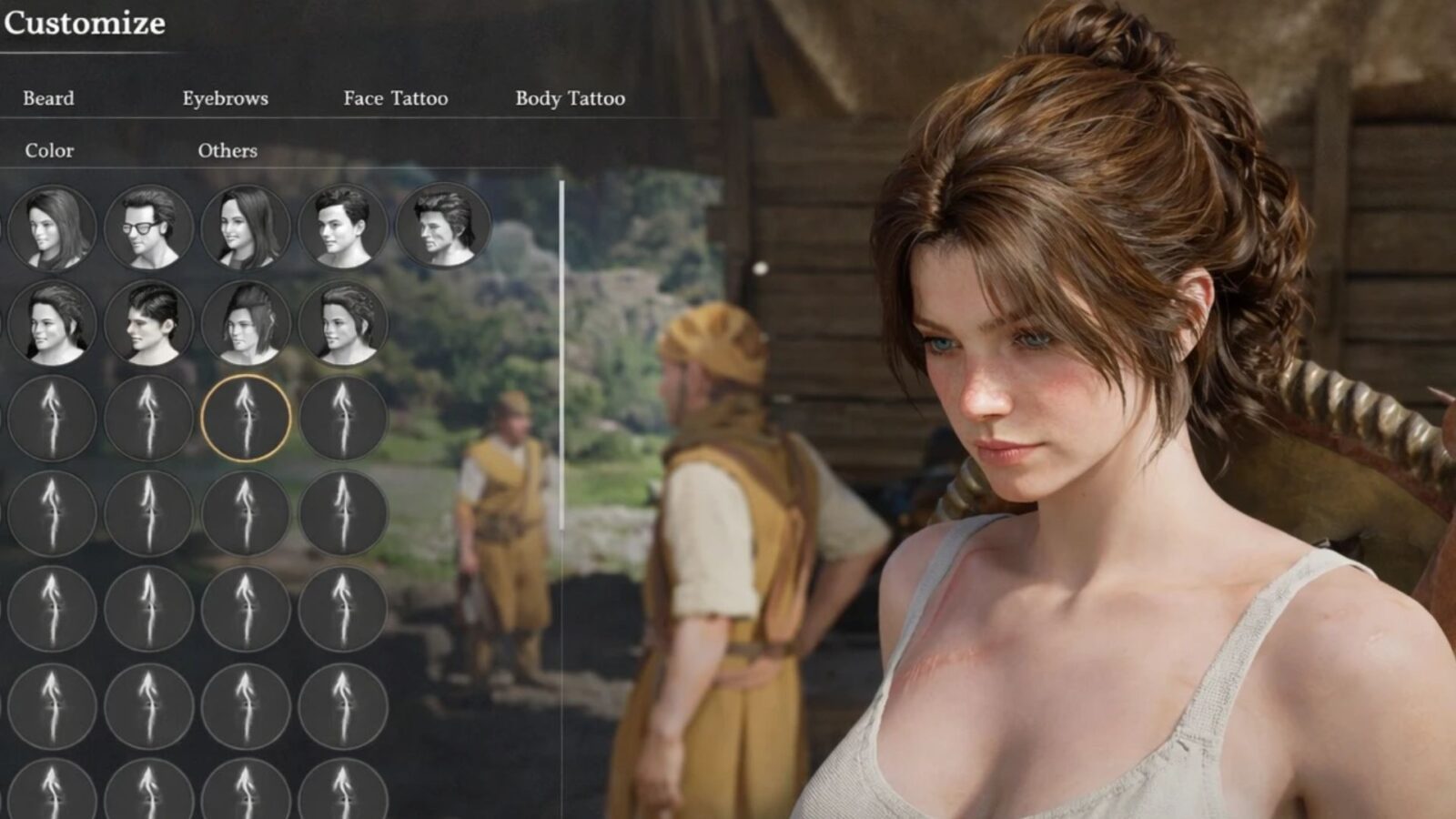Pick the older man's mullet hairstyle
1456x819 pixels.
[x=443, y=227]
